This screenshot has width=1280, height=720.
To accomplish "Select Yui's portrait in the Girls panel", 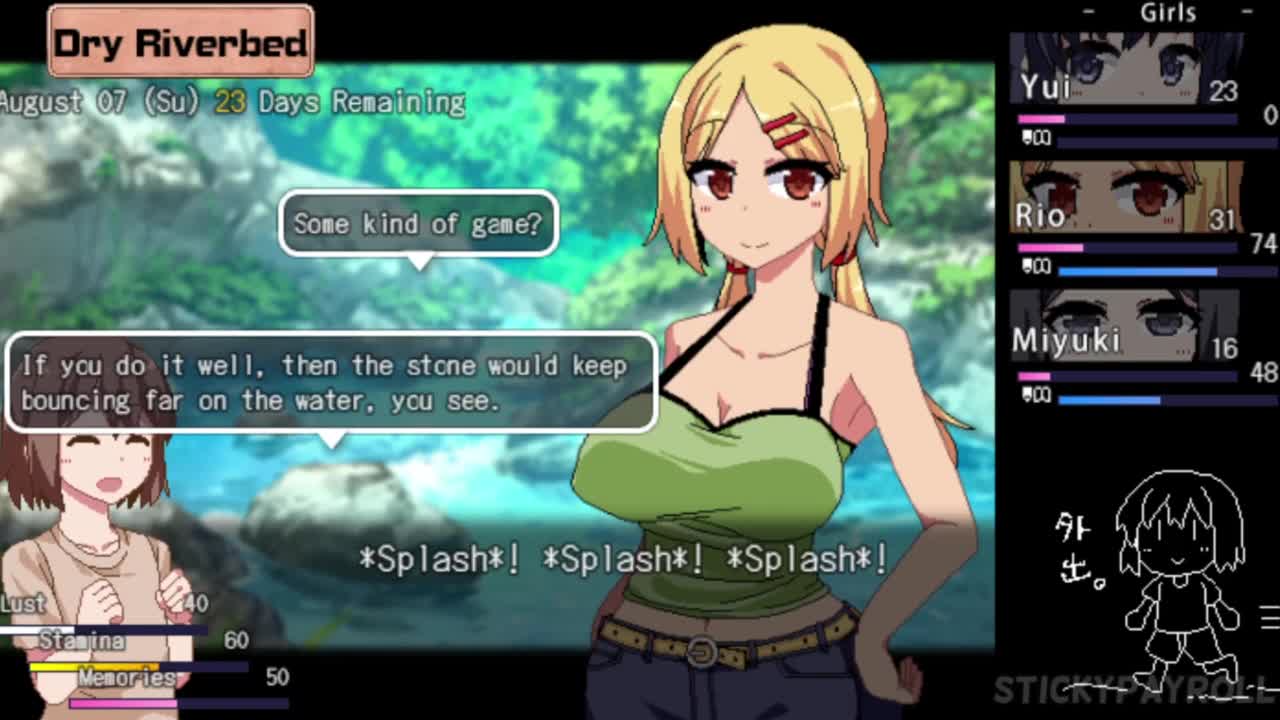I will pos(1126,70).
